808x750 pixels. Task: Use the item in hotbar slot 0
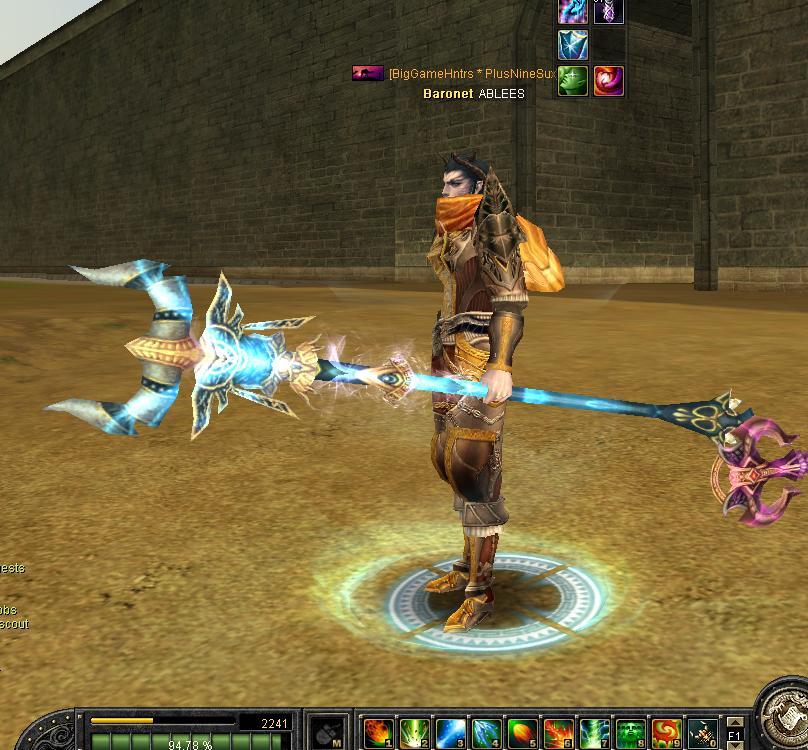(702, 733)
